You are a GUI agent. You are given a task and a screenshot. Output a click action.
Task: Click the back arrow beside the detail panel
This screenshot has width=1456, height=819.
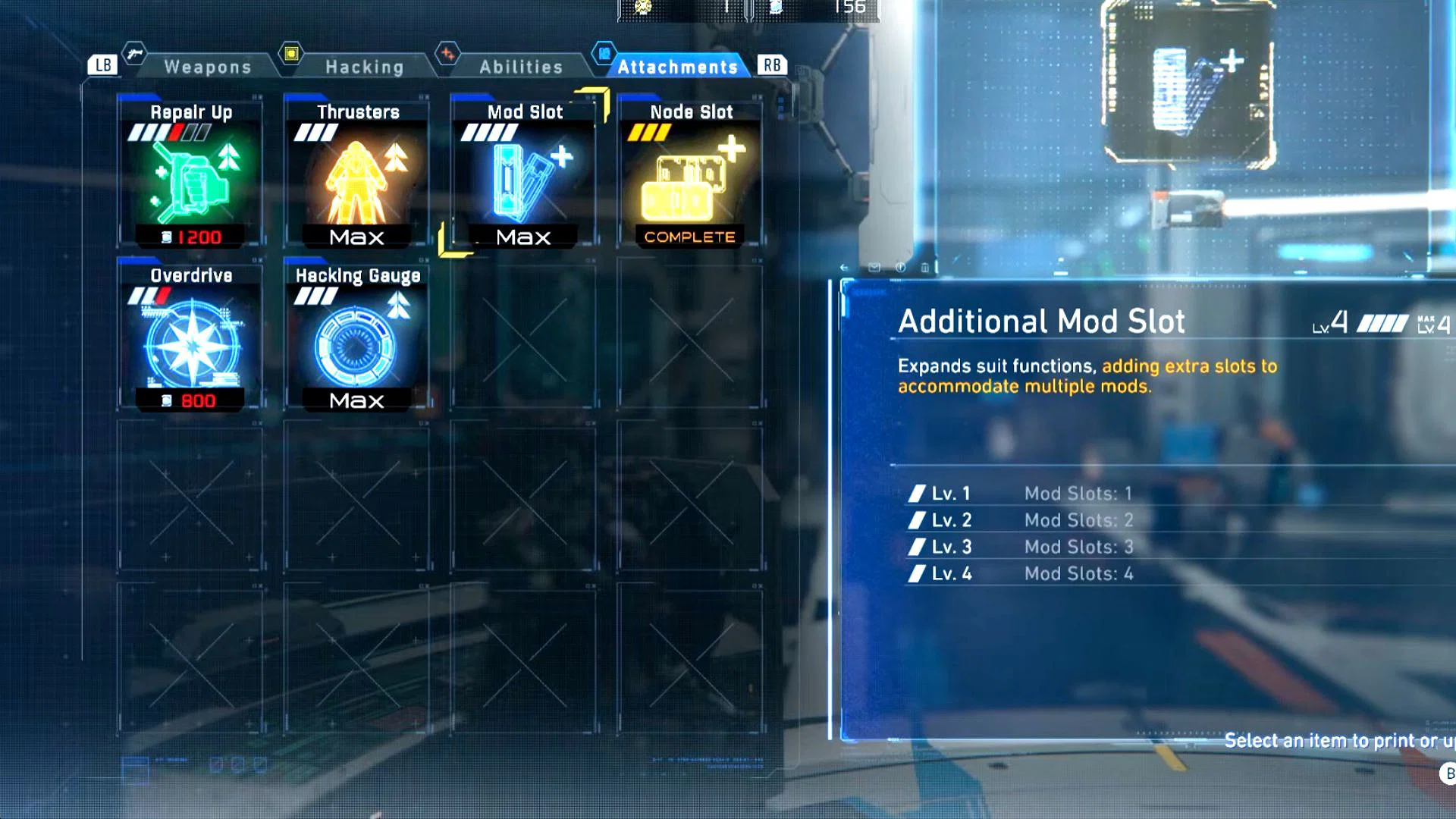pos(843,268)
